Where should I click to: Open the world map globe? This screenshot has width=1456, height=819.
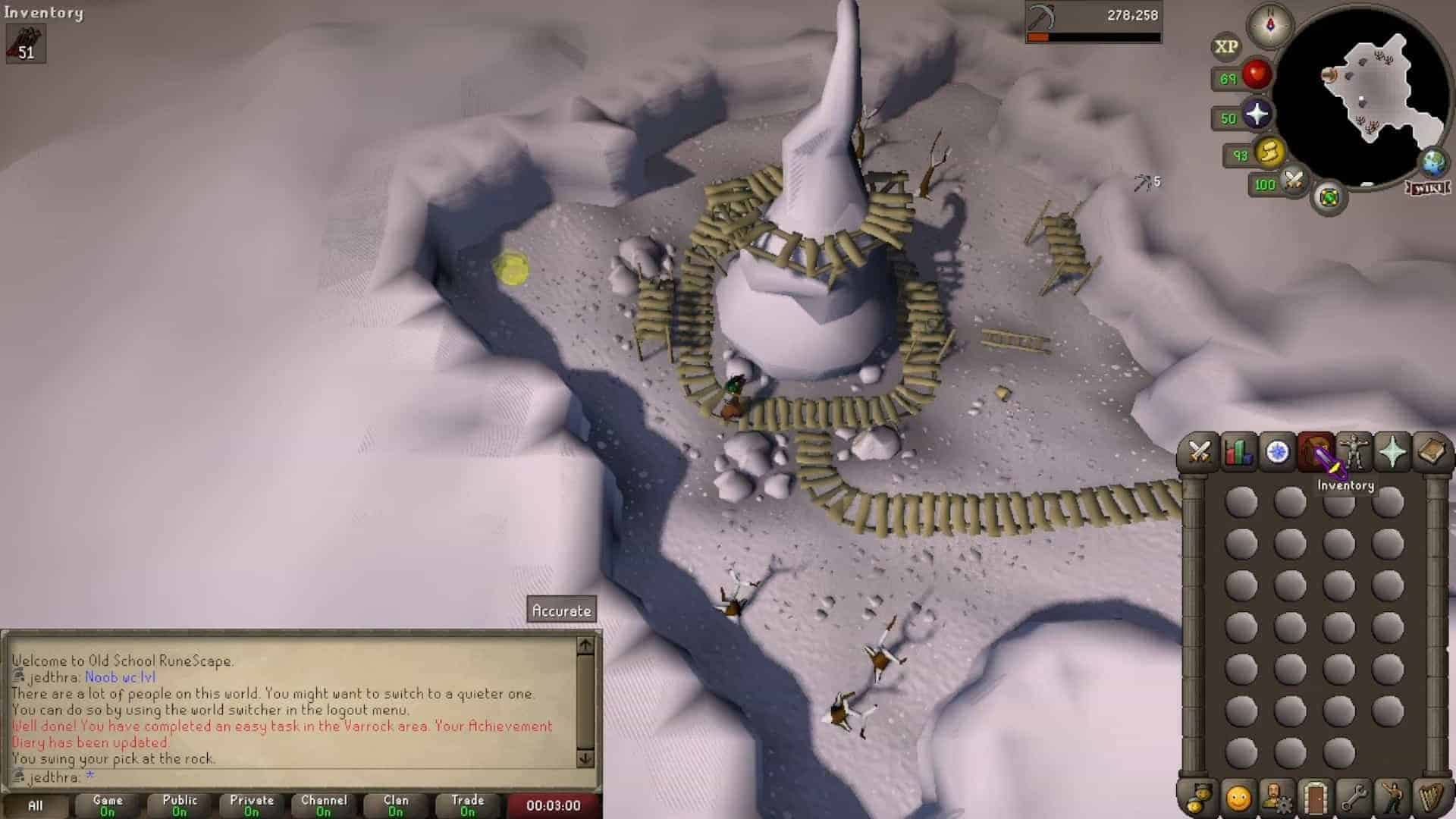click(x=1432, y=162)
